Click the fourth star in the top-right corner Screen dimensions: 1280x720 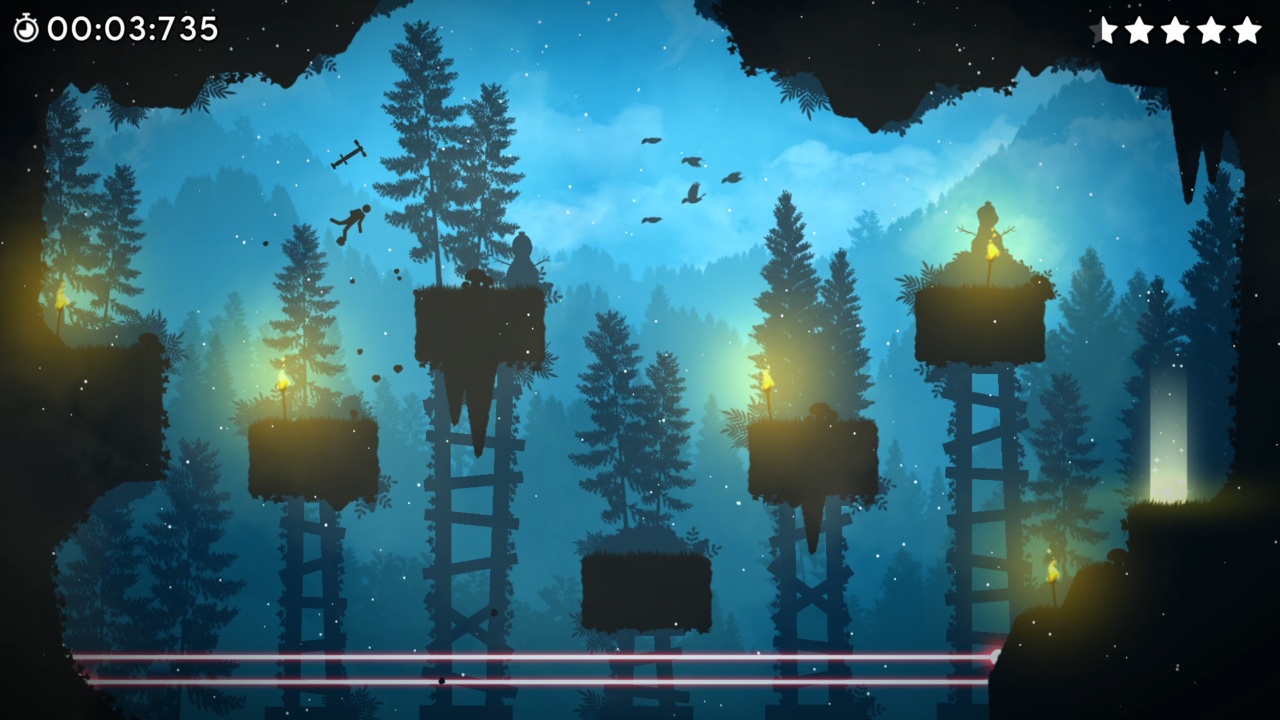click(x=1213, y=30)
